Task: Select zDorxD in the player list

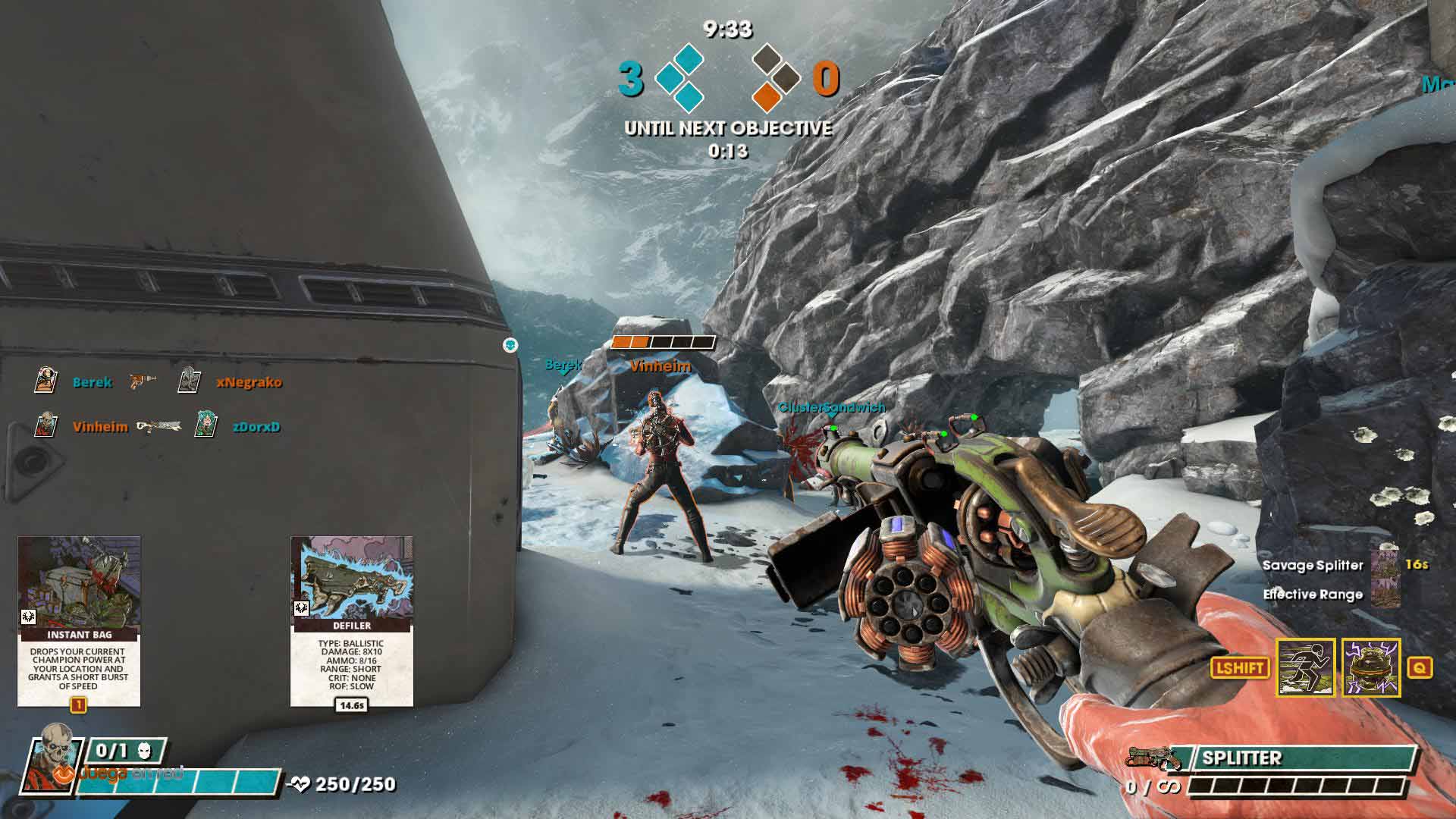Action: (x=256, y=427)
